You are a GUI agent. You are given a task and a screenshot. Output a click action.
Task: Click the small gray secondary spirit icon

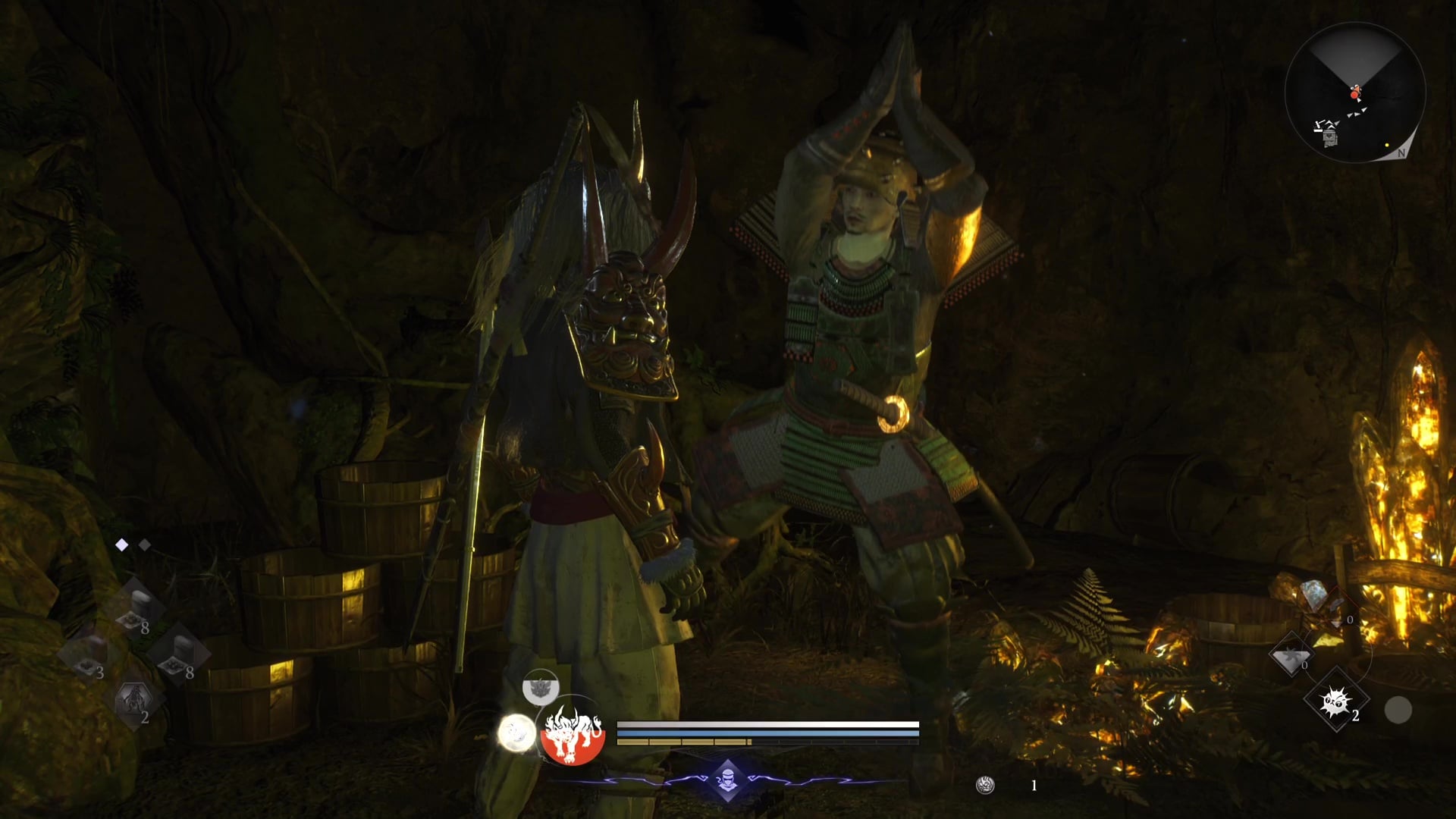[541, 688]
